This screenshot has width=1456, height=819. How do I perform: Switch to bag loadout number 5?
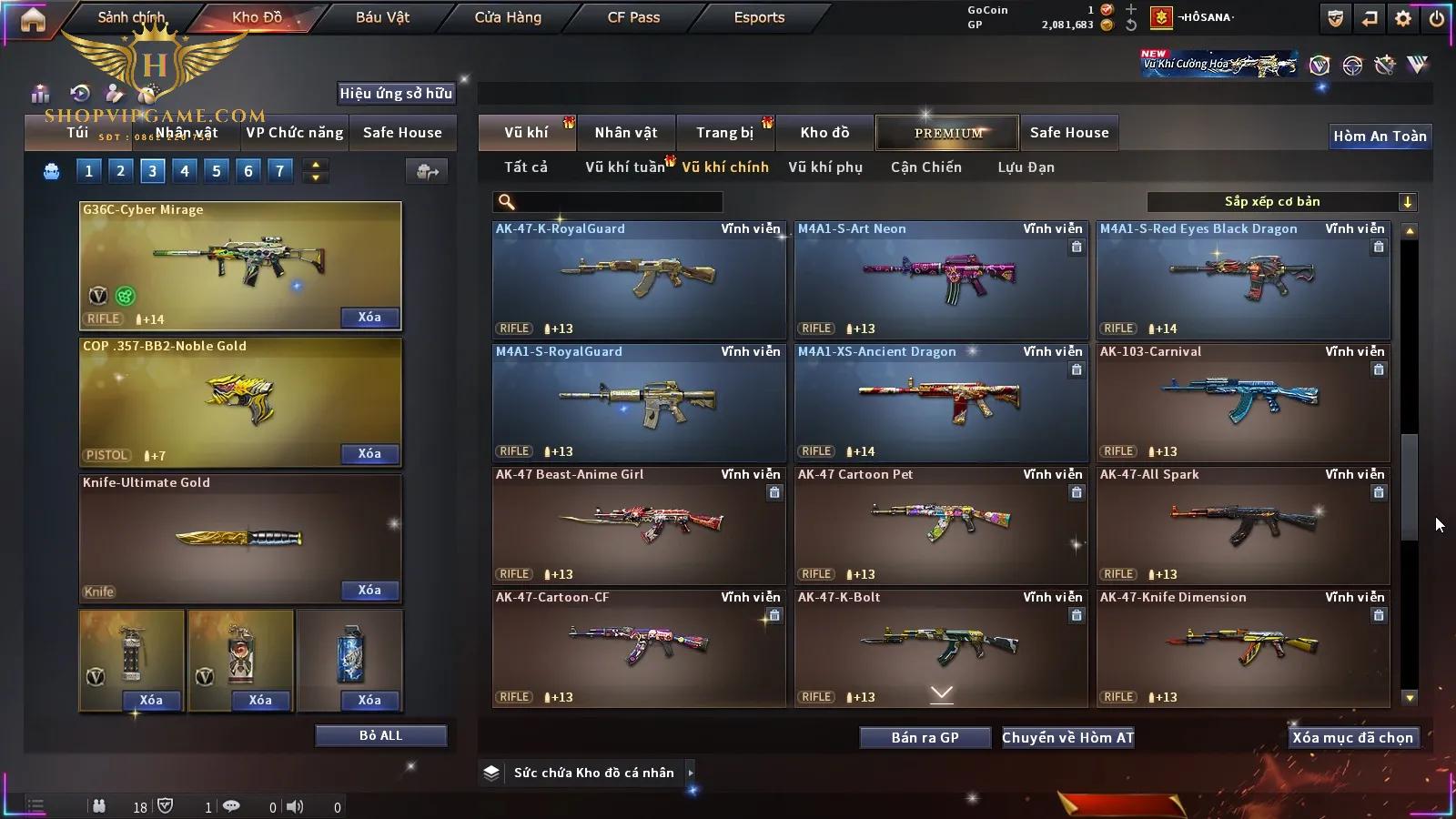[217, 171]
